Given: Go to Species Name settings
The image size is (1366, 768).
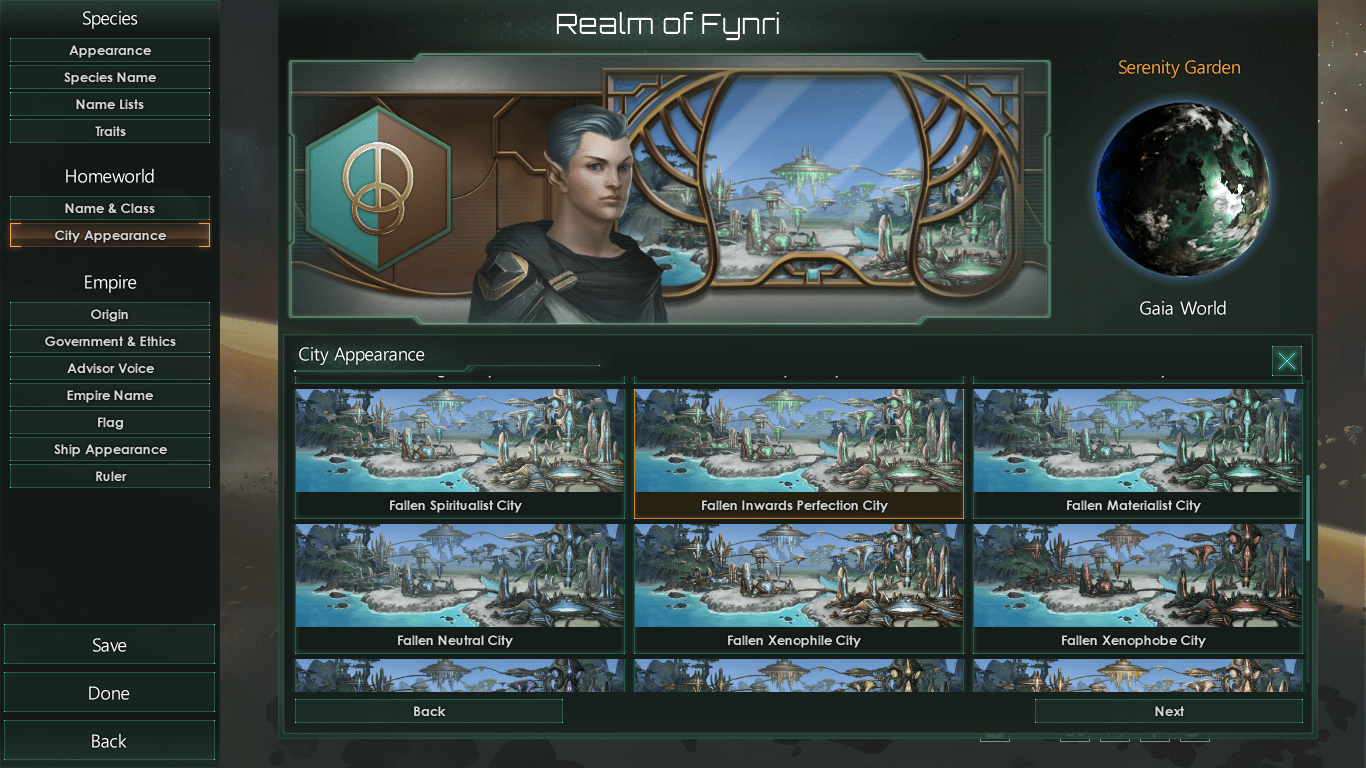Looking at the screenshot, I should [x=110, y=77].
